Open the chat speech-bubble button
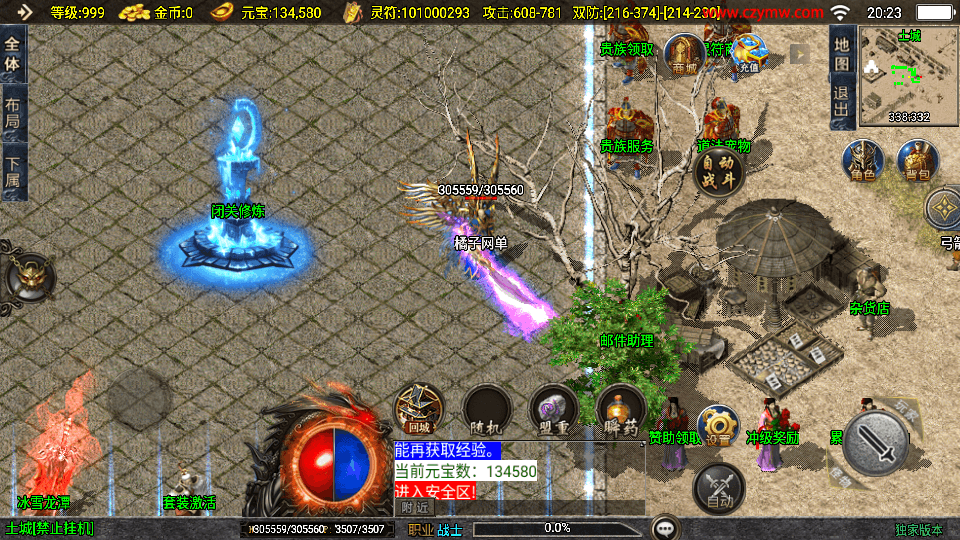Screen dimensions: 960x540 coord(664,528)
